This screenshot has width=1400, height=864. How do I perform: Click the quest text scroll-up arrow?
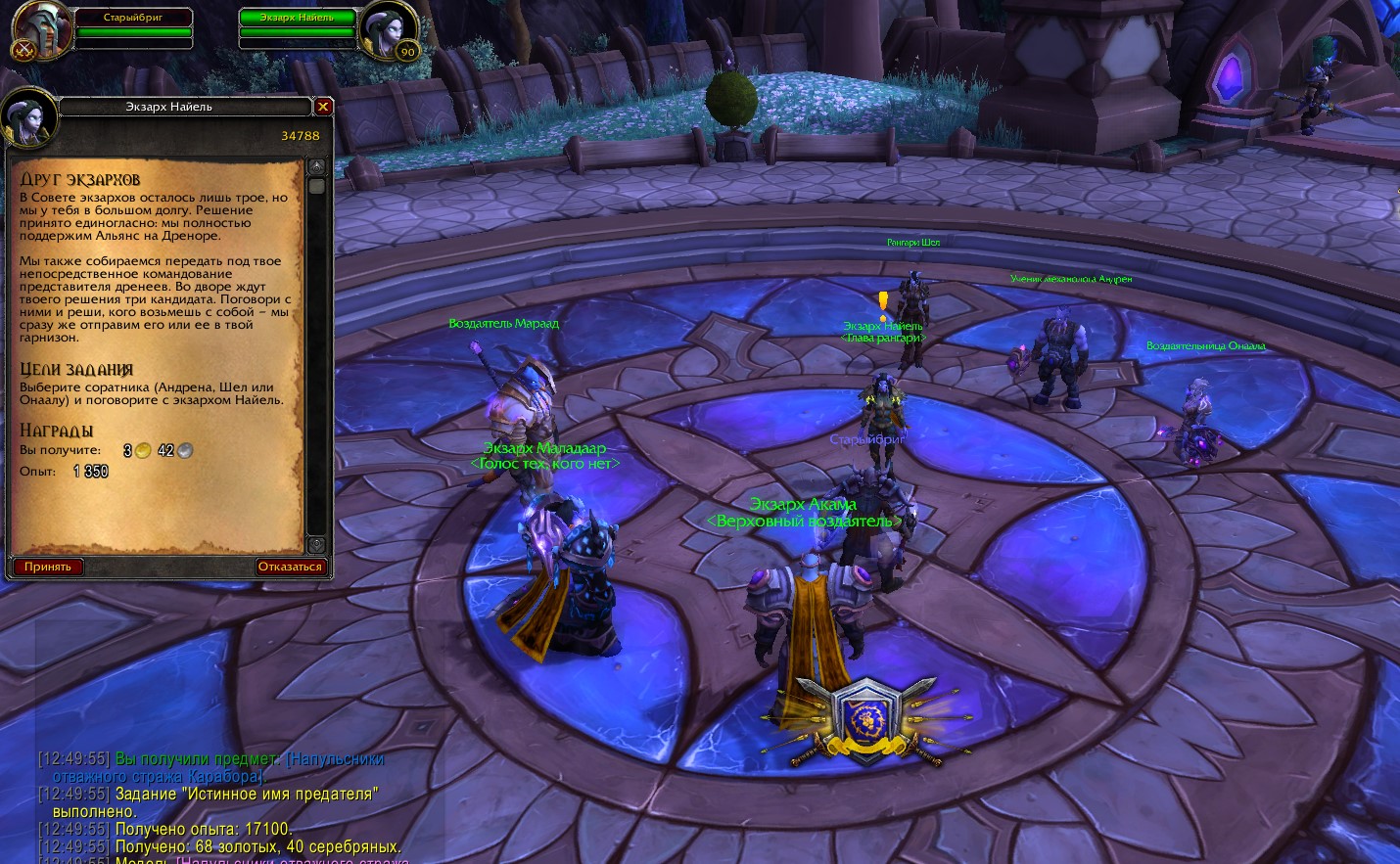[316, 167]
